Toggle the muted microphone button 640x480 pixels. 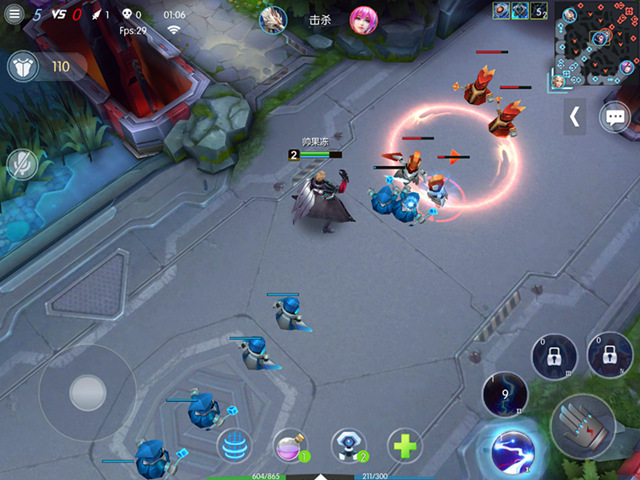click(x=22, y=164)
